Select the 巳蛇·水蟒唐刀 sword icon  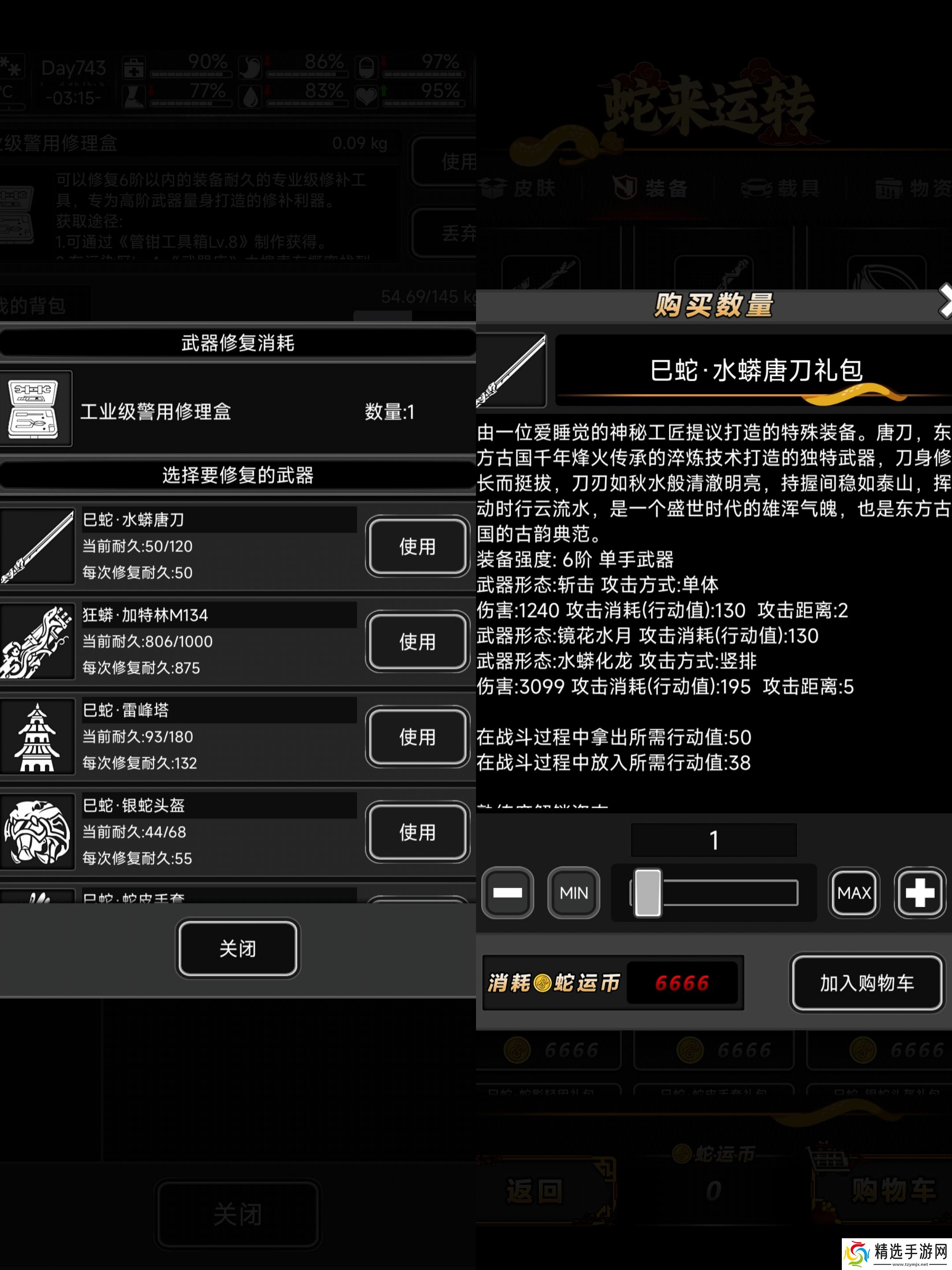click(37, 545)
